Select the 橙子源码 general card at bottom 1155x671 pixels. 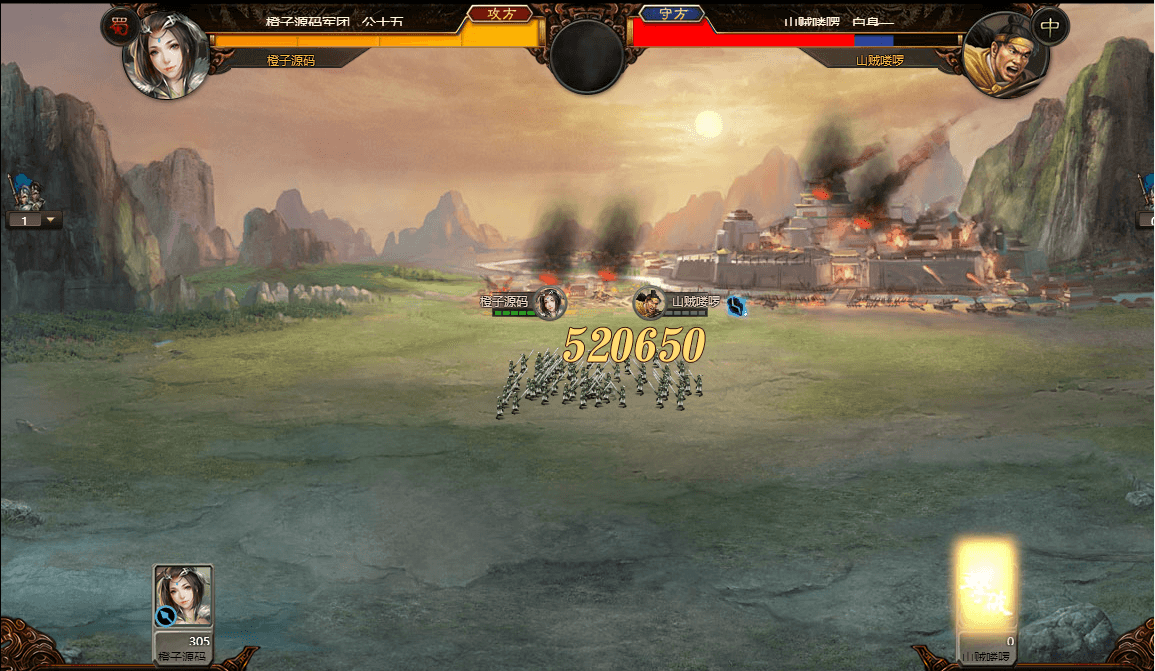[183, 600]
